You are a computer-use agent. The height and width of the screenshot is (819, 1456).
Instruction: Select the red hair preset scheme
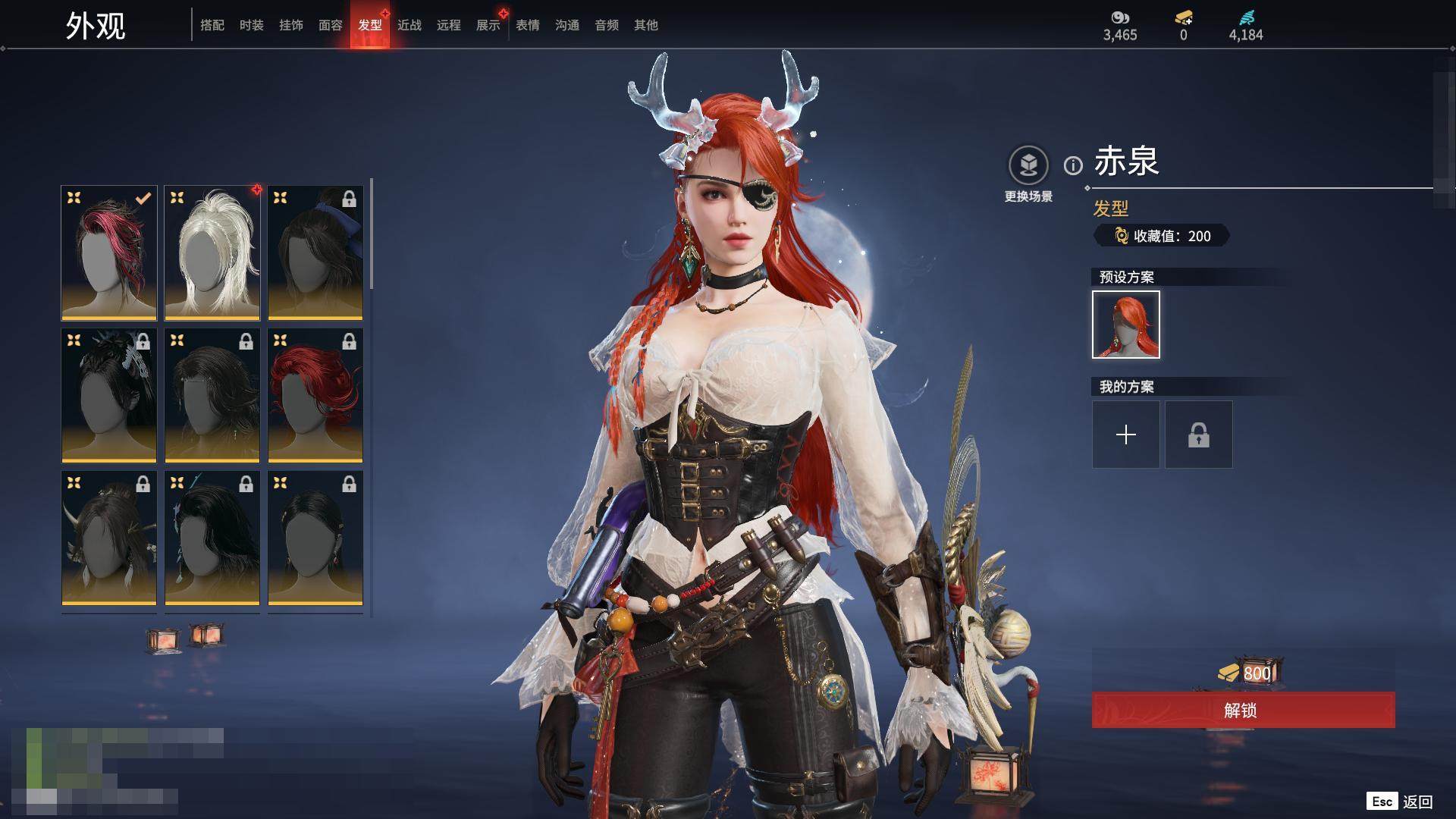click(x=1125, y=325)
